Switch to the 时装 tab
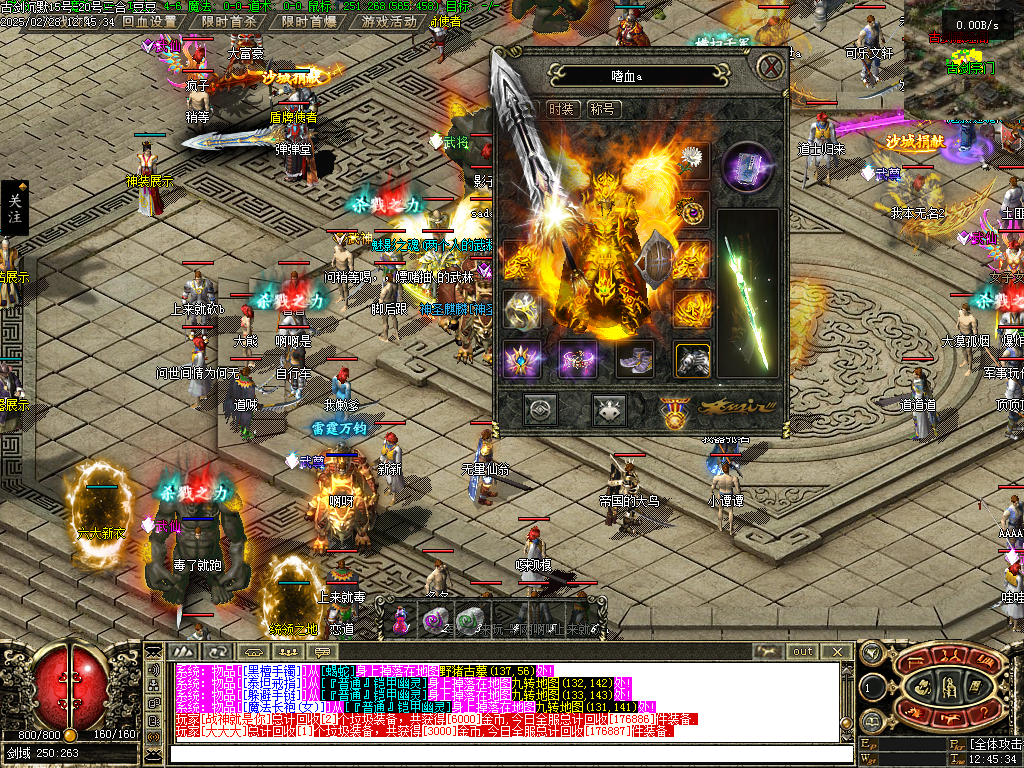The width and height of the screenshot is (1024, 768). 562,109
